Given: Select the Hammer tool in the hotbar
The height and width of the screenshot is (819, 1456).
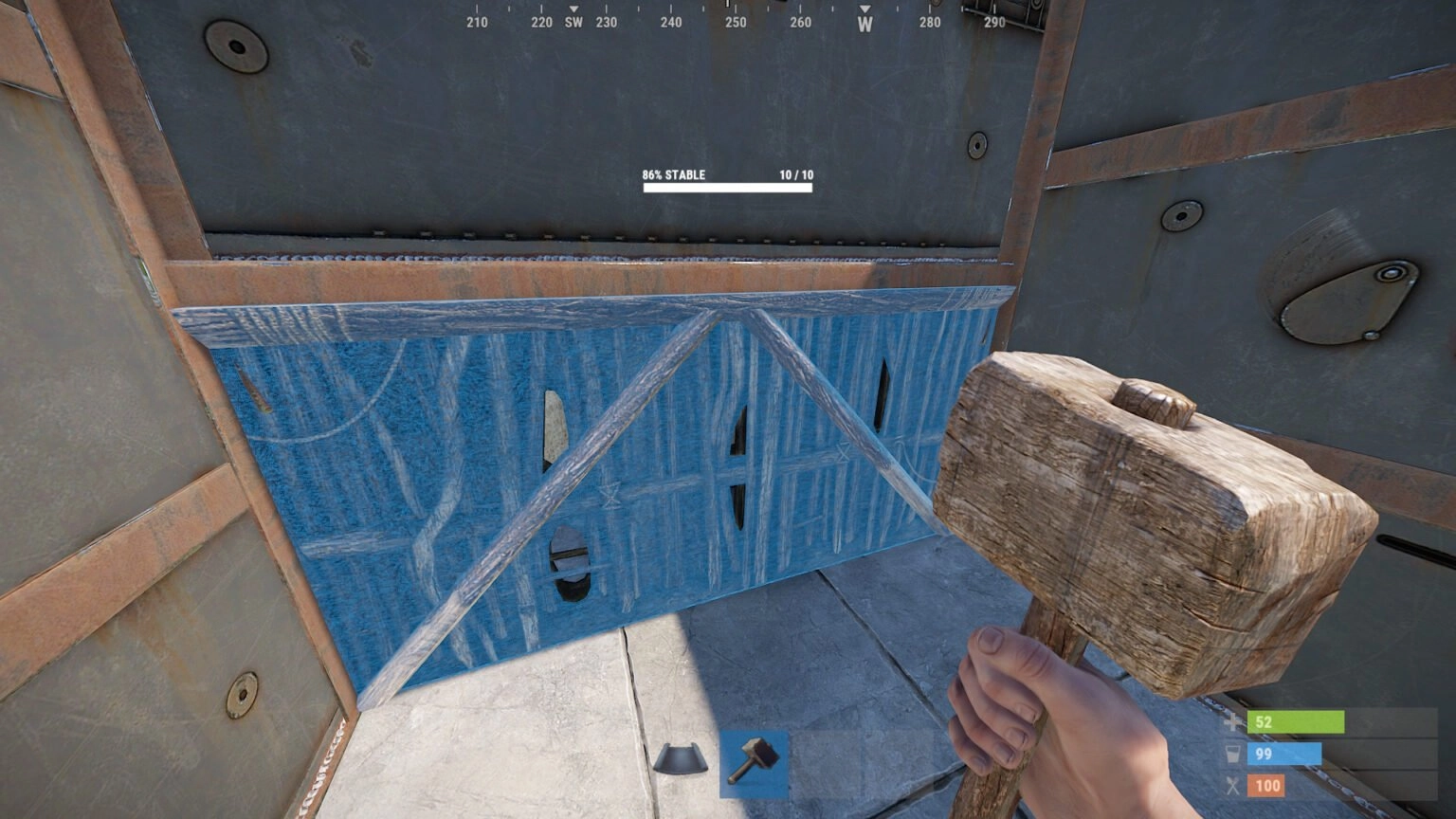Looking at the screenshot, I should point(755,762).
